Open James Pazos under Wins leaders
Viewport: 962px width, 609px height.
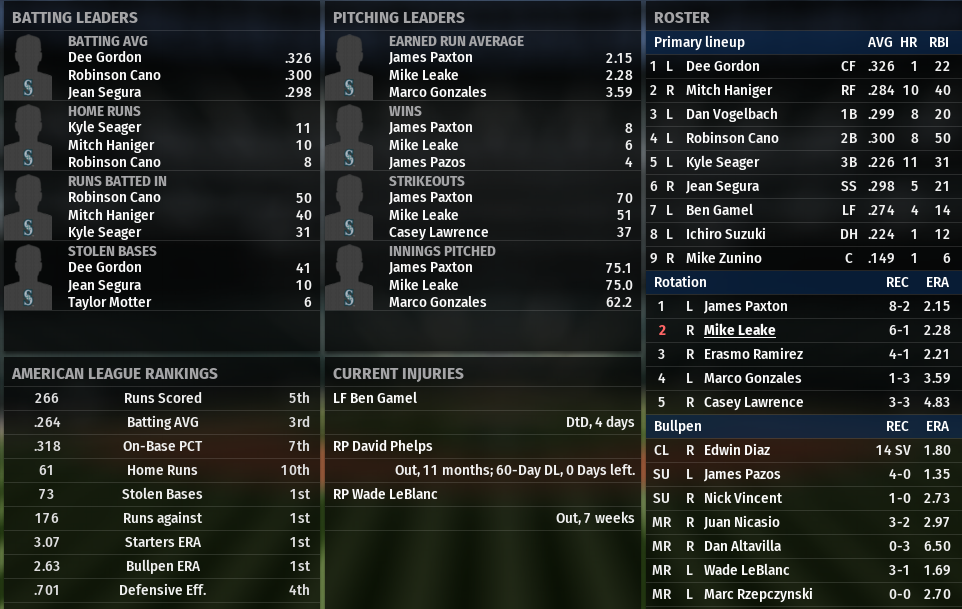(x=426, y=162)
